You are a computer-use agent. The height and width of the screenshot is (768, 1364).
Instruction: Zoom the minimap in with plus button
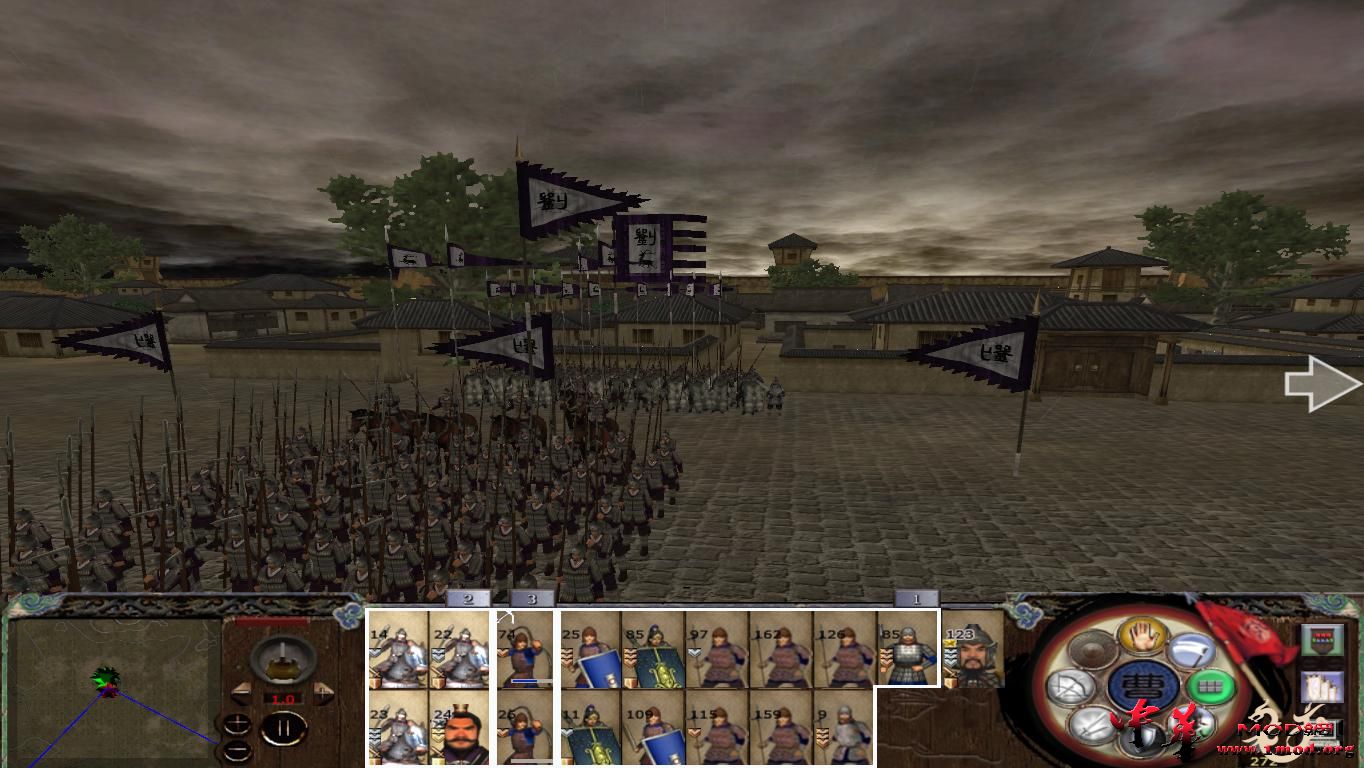[x=237, y=723]
